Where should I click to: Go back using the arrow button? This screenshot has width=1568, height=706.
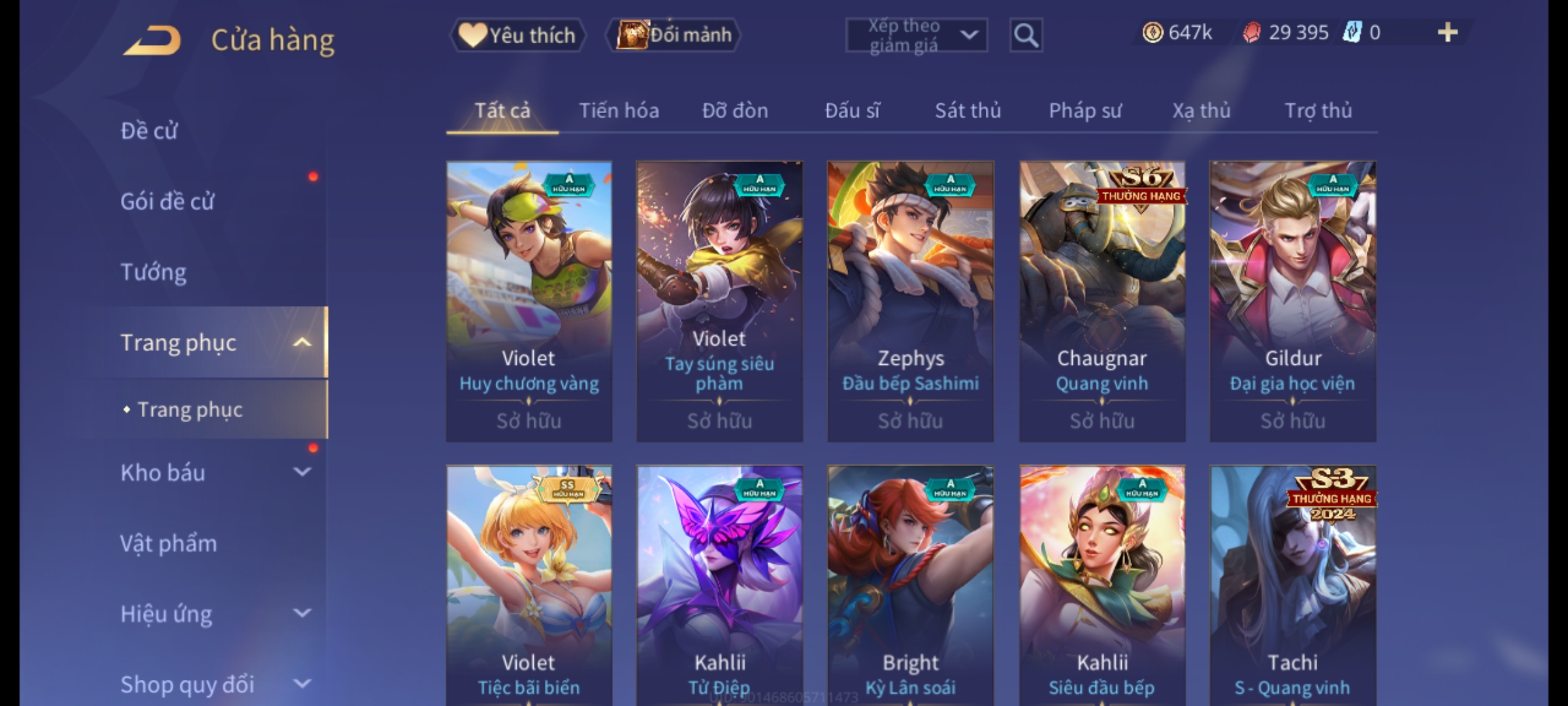pyautogui.click(x=152, y=41)
